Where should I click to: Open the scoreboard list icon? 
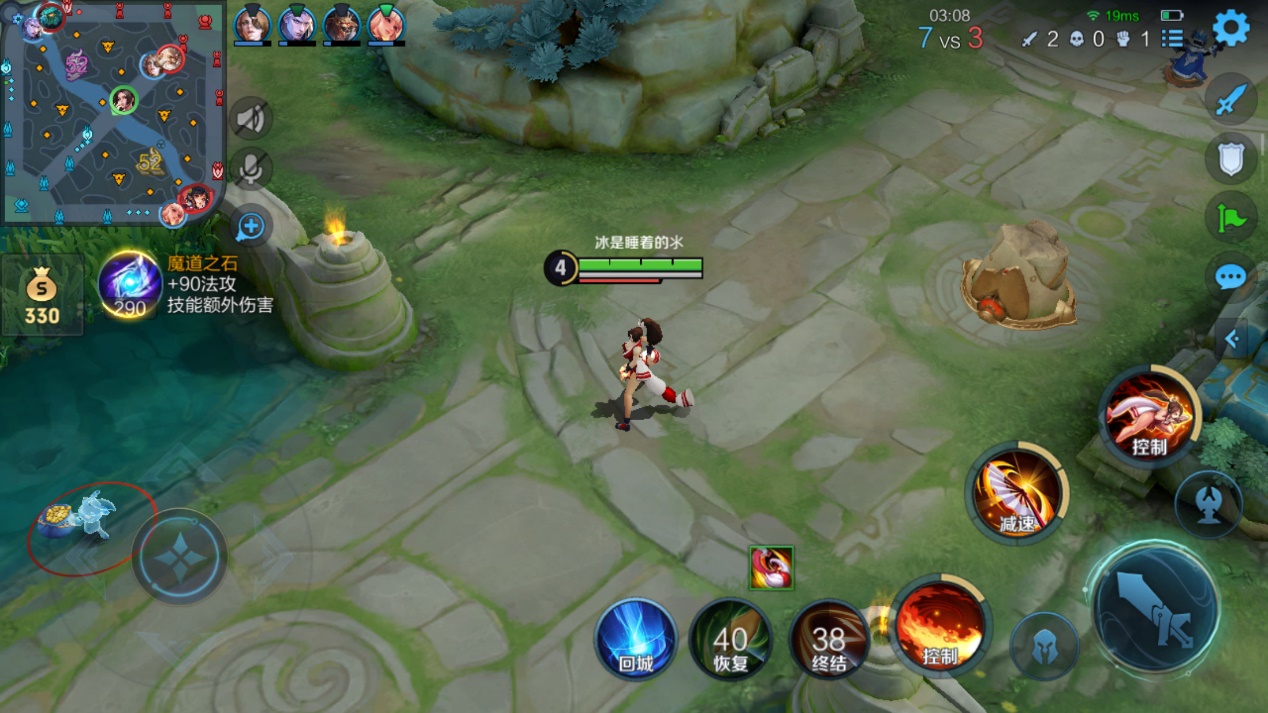1172,39
